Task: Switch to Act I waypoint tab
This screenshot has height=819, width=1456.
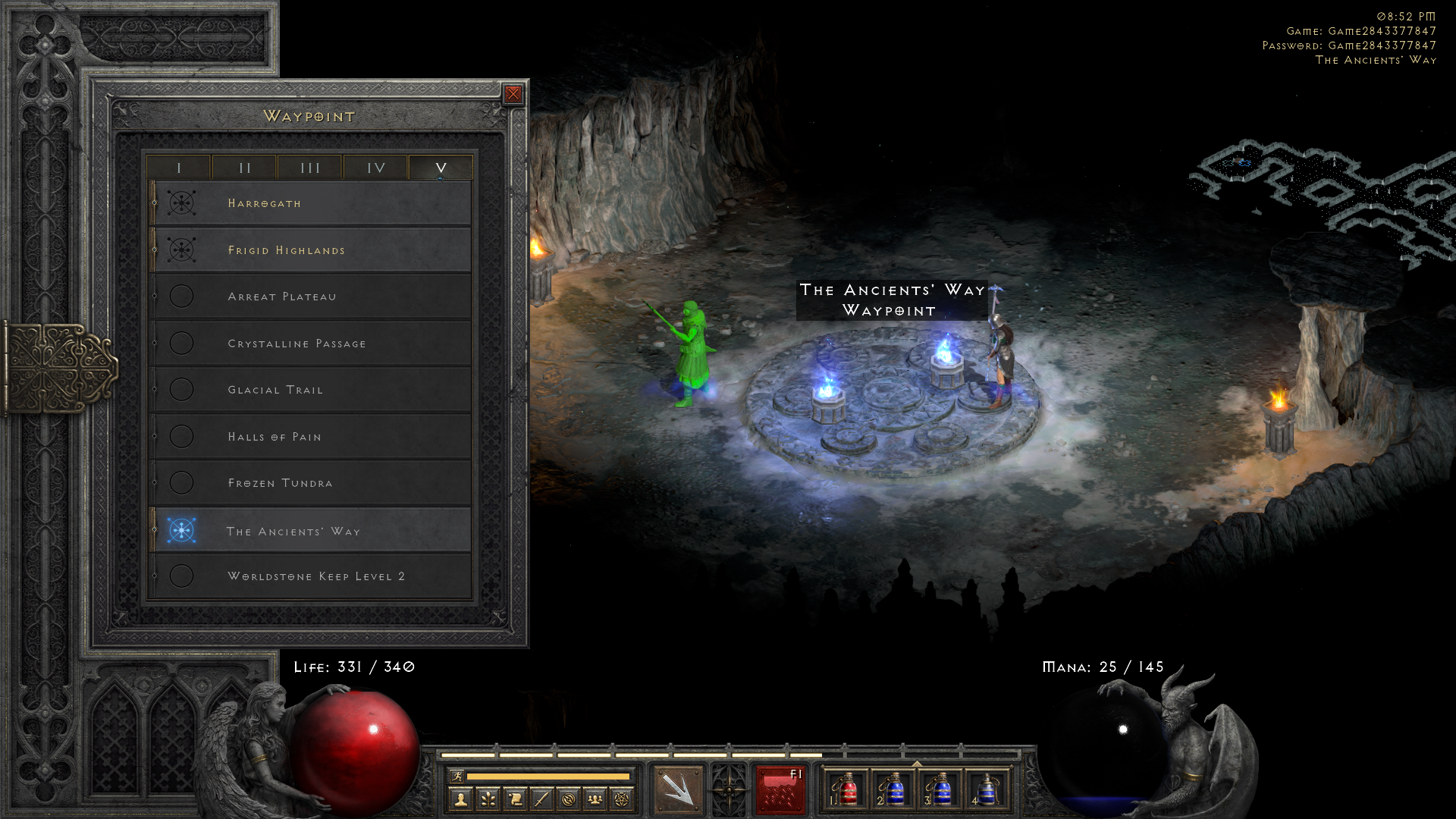Action: [x=179, y=168]
